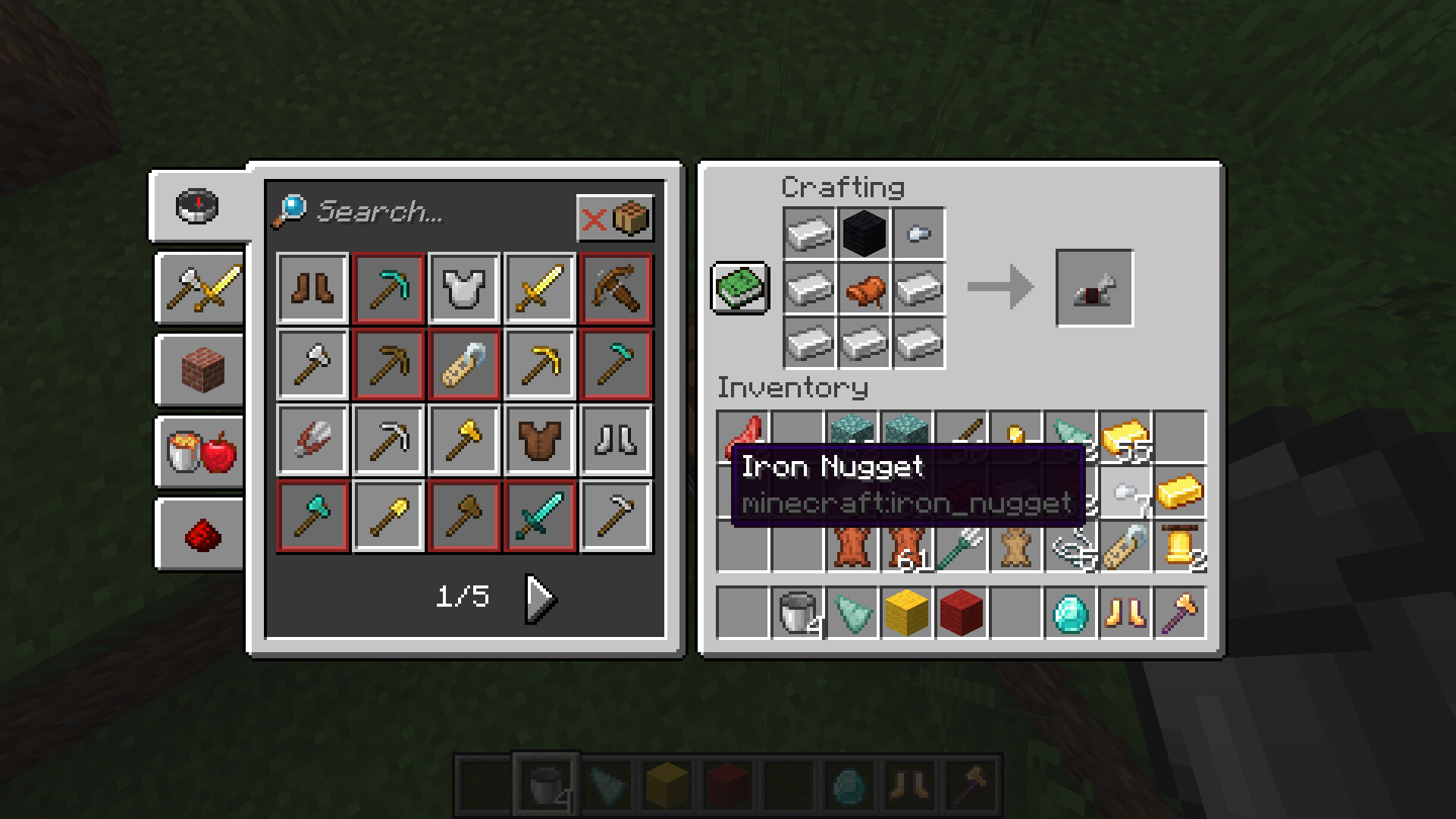Pick up the red wool block from hotbar
Screen dimensions: 1456x819
[962, 613]
